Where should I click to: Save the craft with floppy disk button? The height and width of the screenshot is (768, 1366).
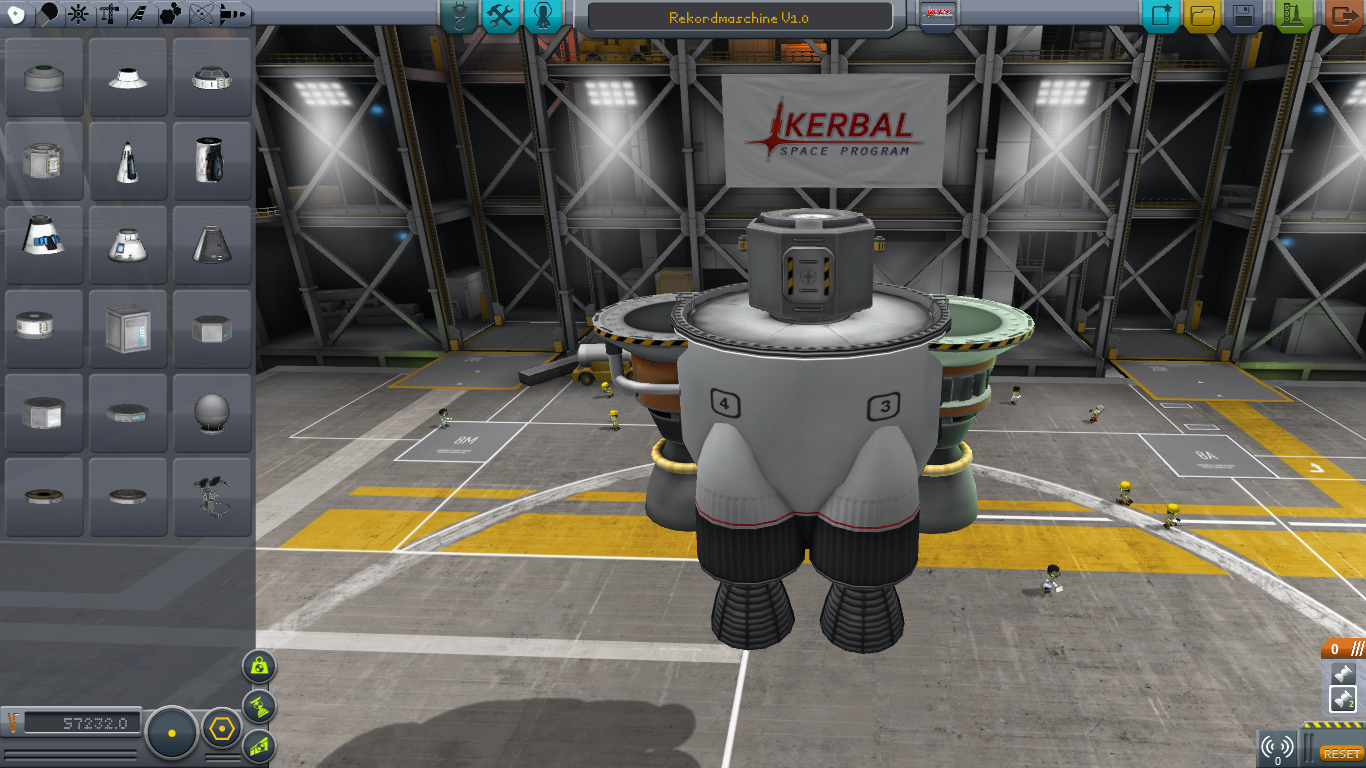[x=1244, y=16]
